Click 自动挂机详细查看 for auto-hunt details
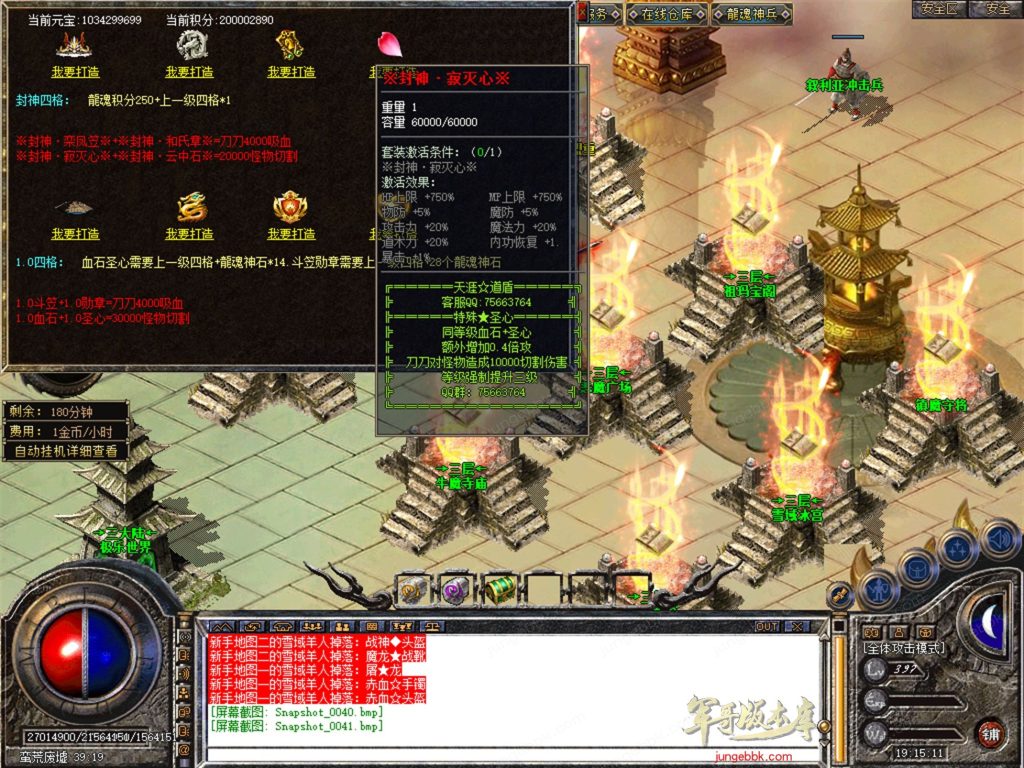 [66, 451]
